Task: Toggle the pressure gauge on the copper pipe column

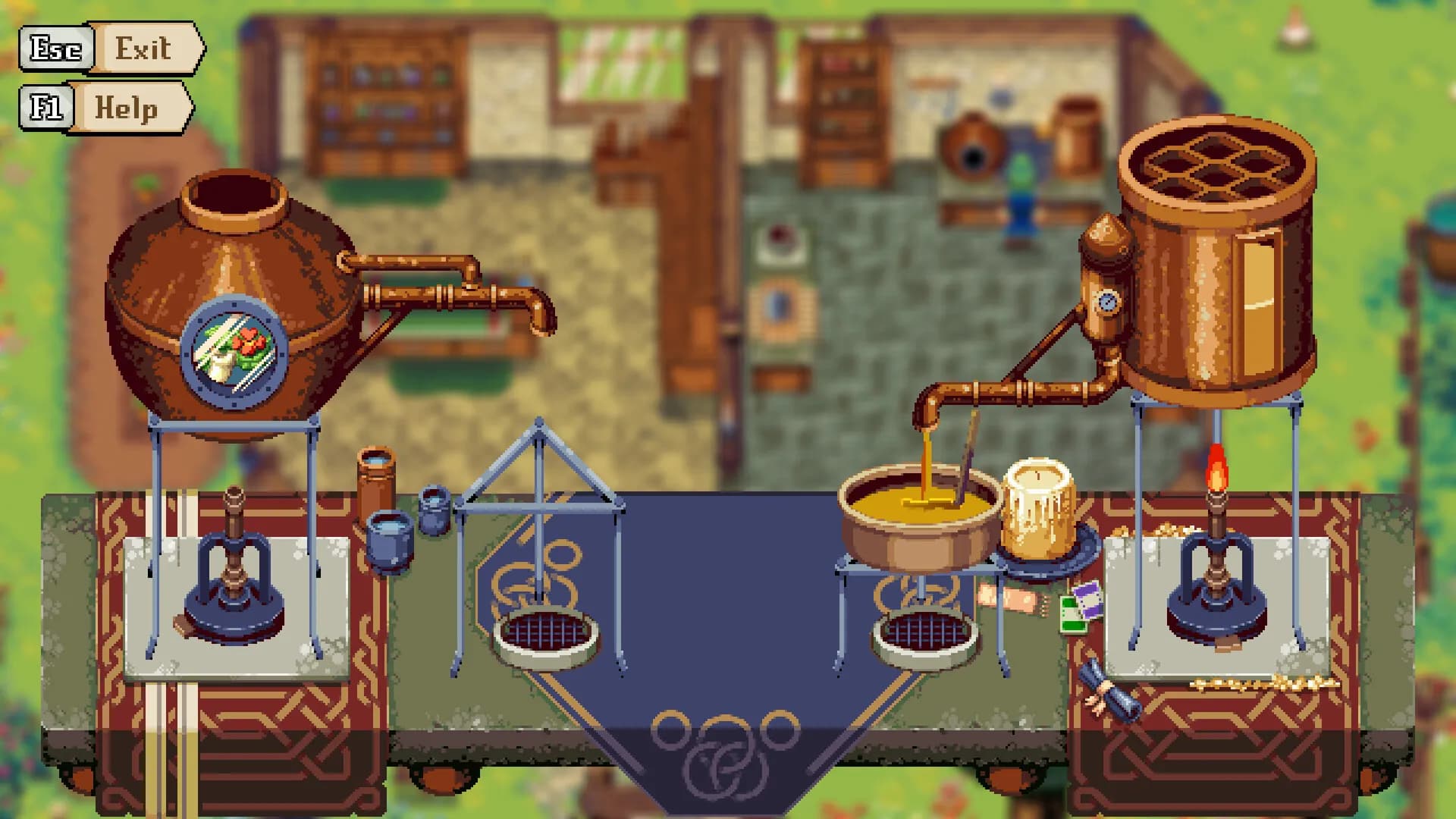Action: 1107,303
